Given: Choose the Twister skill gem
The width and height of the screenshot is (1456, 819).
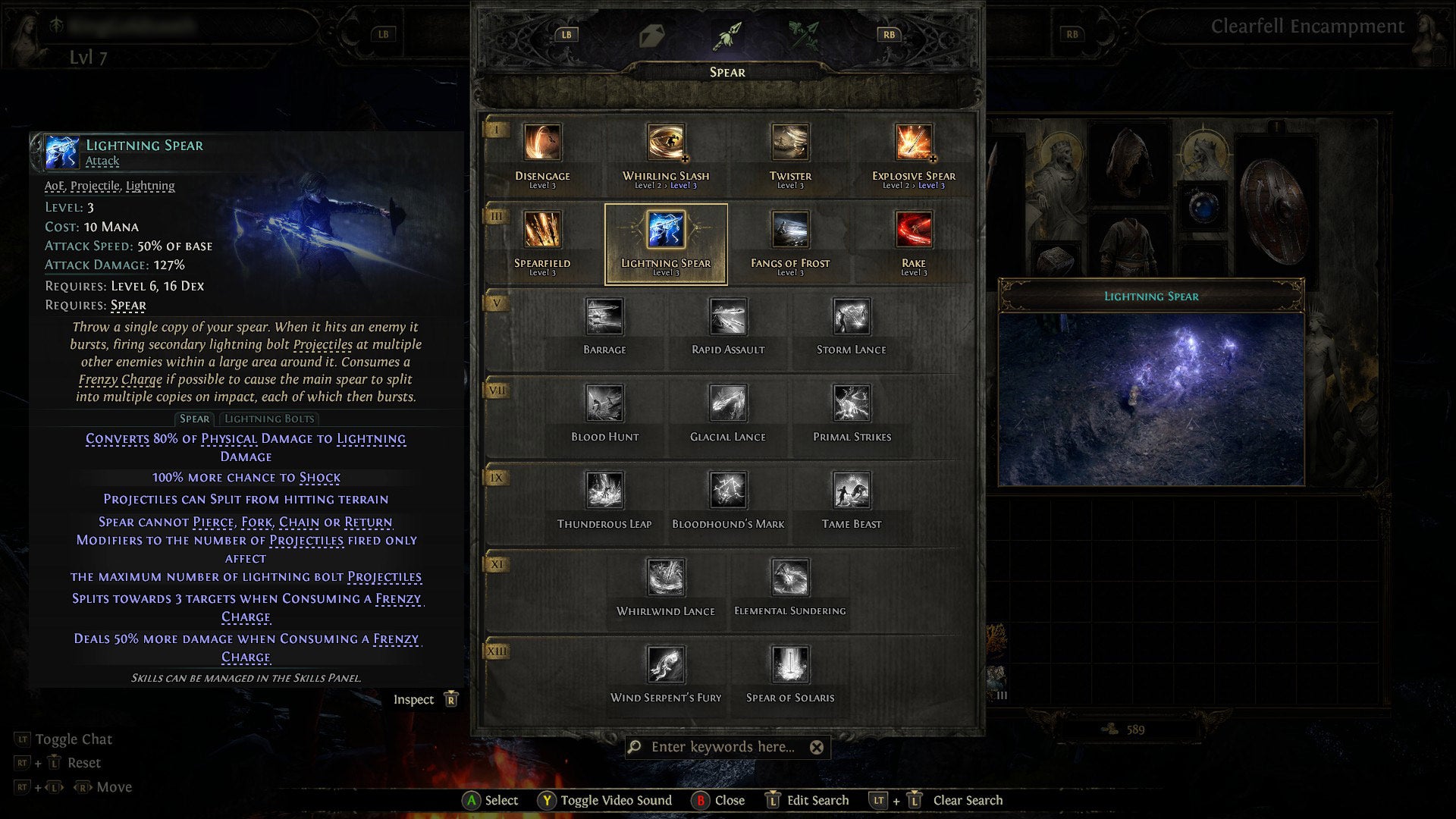Looking at the screenshot, I should pyautogui.click(x=789, y=143).
